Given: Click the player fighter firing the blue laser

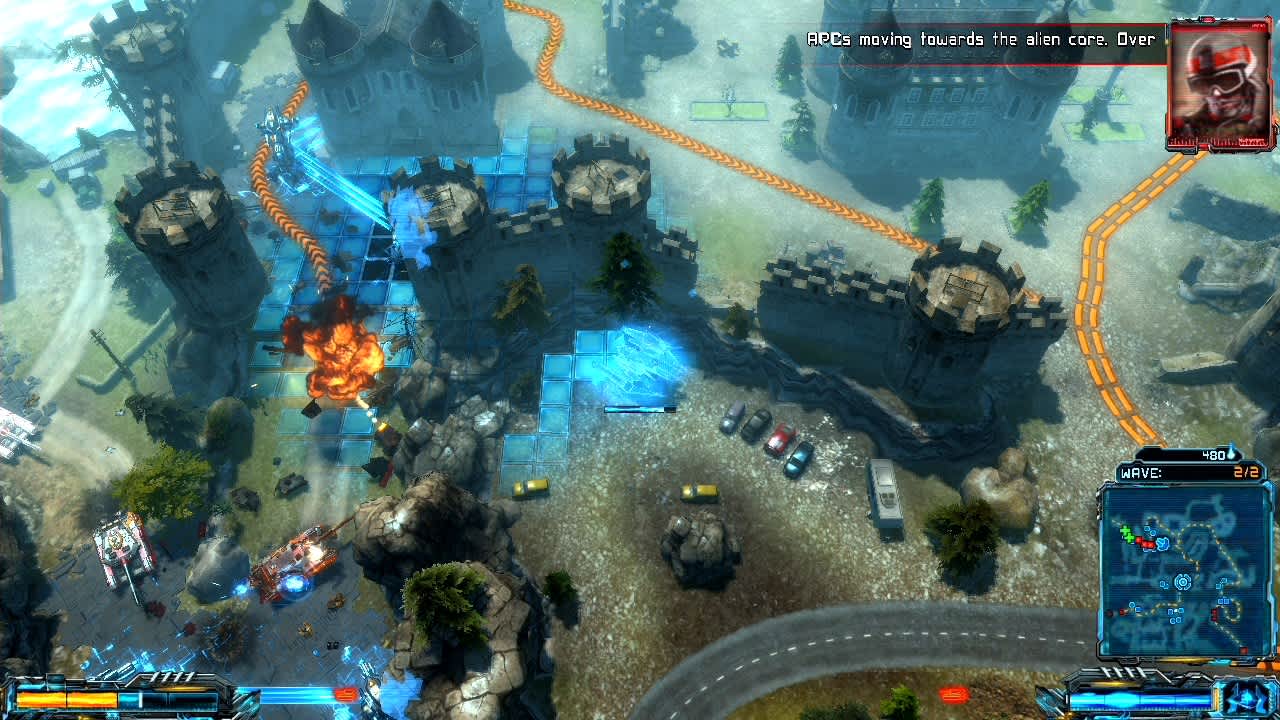Looking at the screenshot, I should click(270, 125).
